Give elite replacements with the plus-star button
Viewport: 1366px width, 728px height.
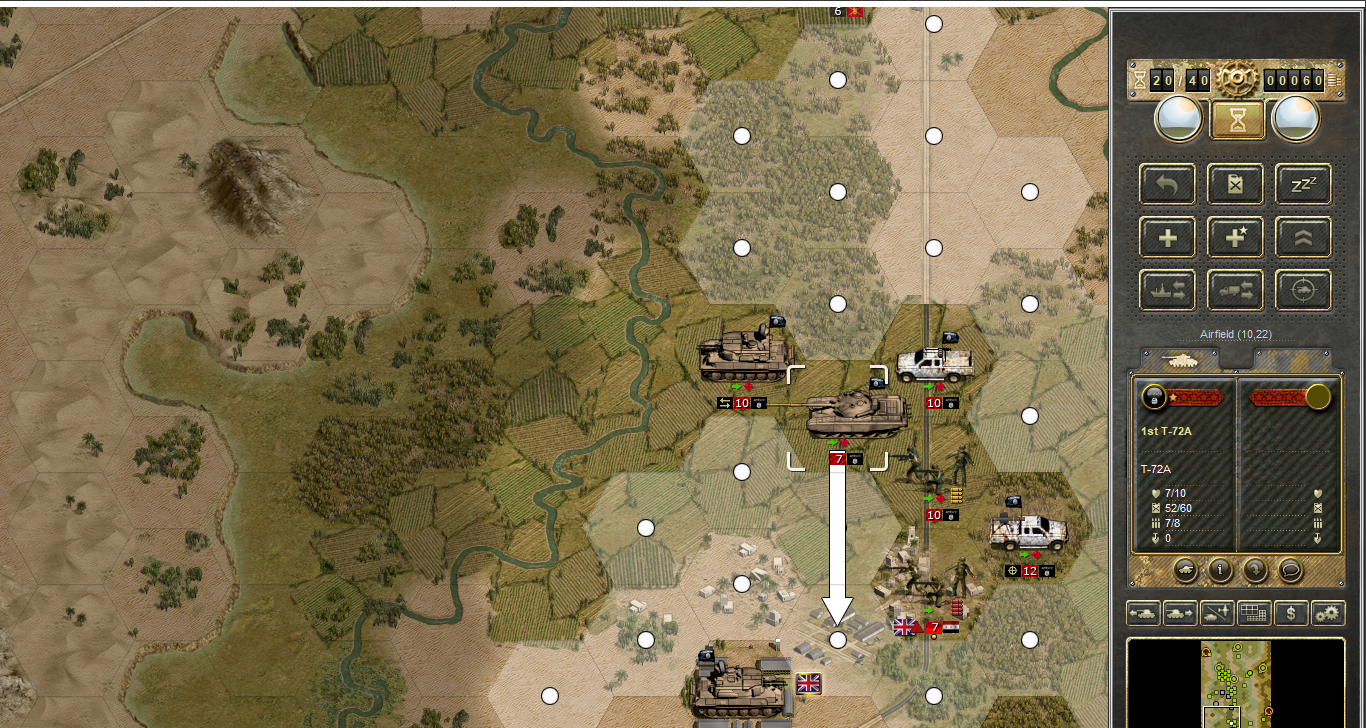pyautogui.click(x=1235, y=237)
